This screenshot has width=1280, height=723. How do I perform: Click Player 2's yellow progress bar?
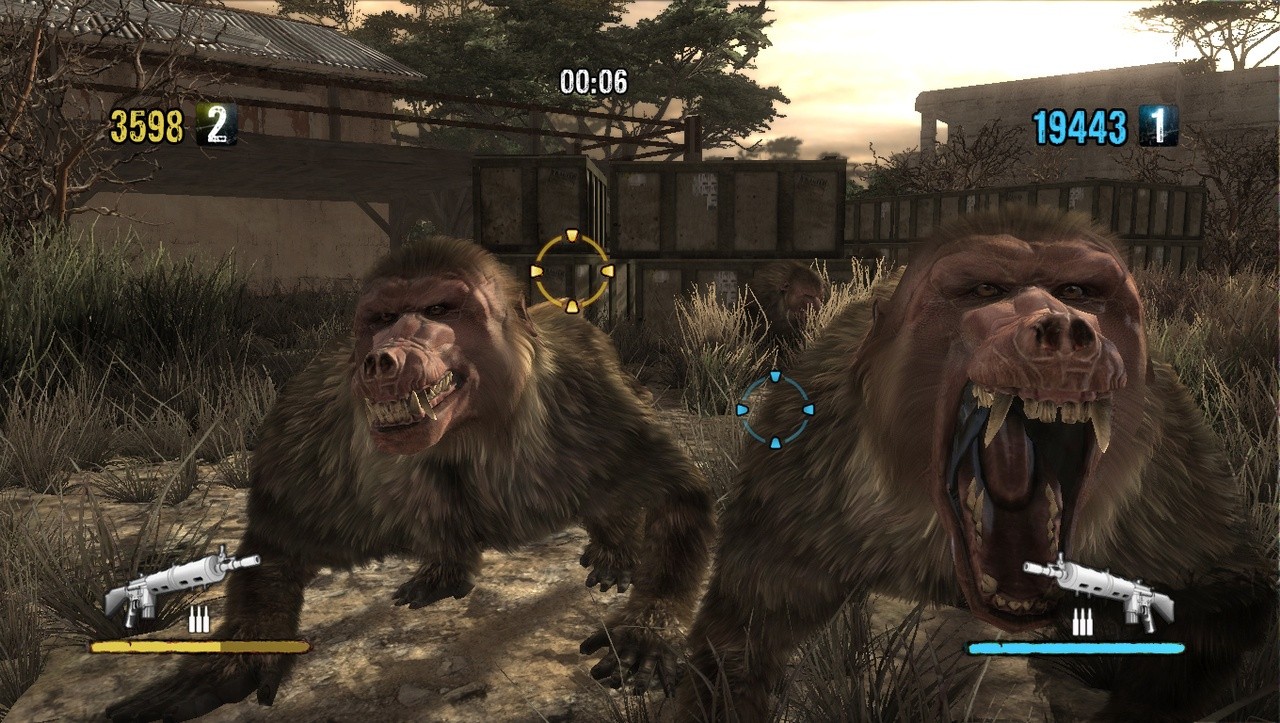point(200,646)
